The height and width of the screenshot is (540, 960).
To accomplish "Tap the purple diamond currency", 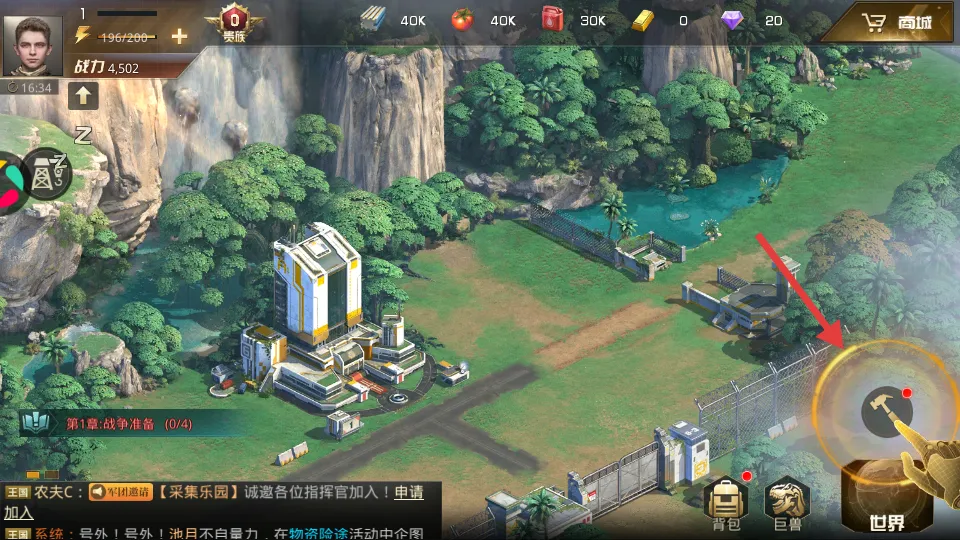I will 733,20.
